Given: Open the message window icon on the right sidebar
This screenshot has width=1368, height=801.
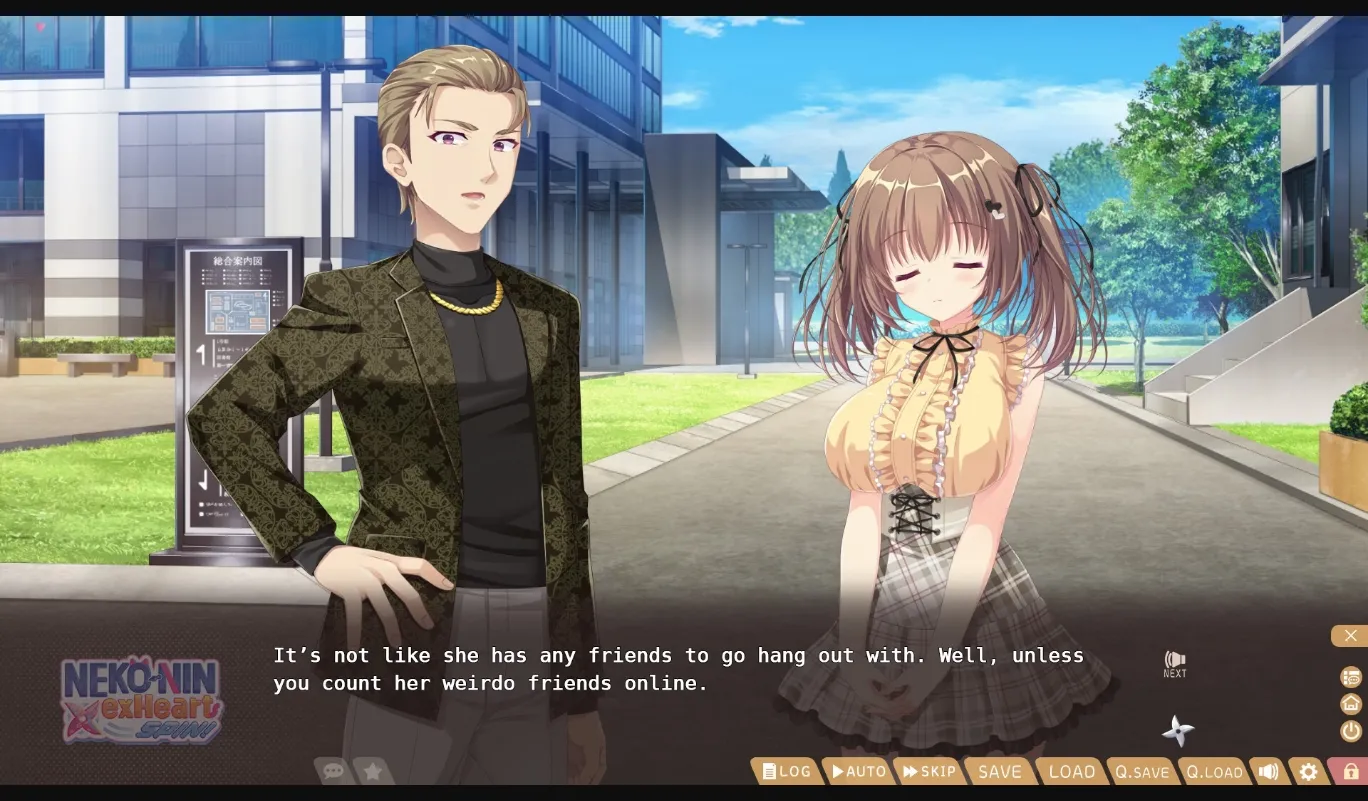Looking at the screenshot, I should 1349,677.
